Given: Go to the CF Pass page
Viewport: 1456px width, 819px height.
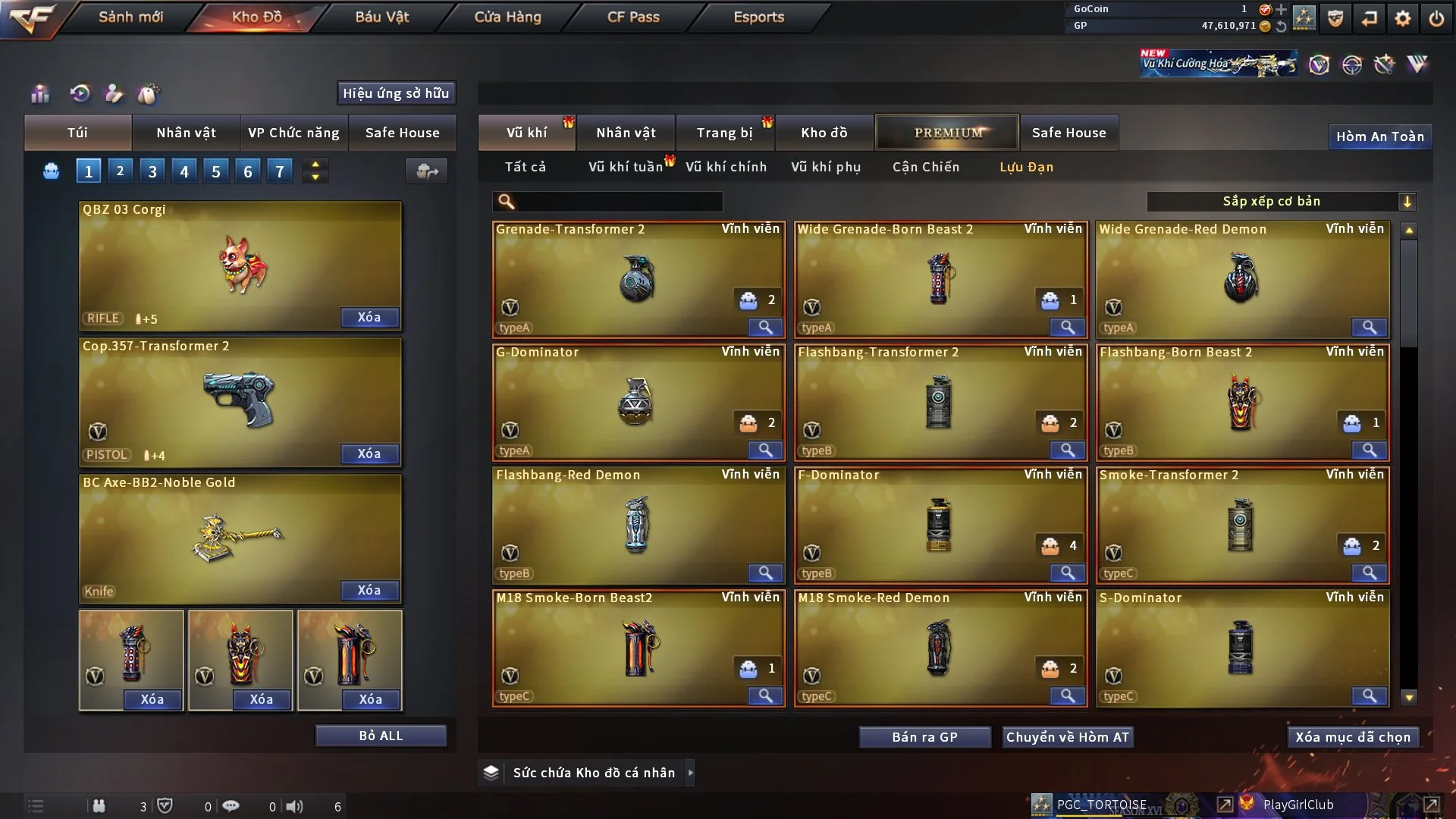Looking at the screenshot, I should coord(633,17).
